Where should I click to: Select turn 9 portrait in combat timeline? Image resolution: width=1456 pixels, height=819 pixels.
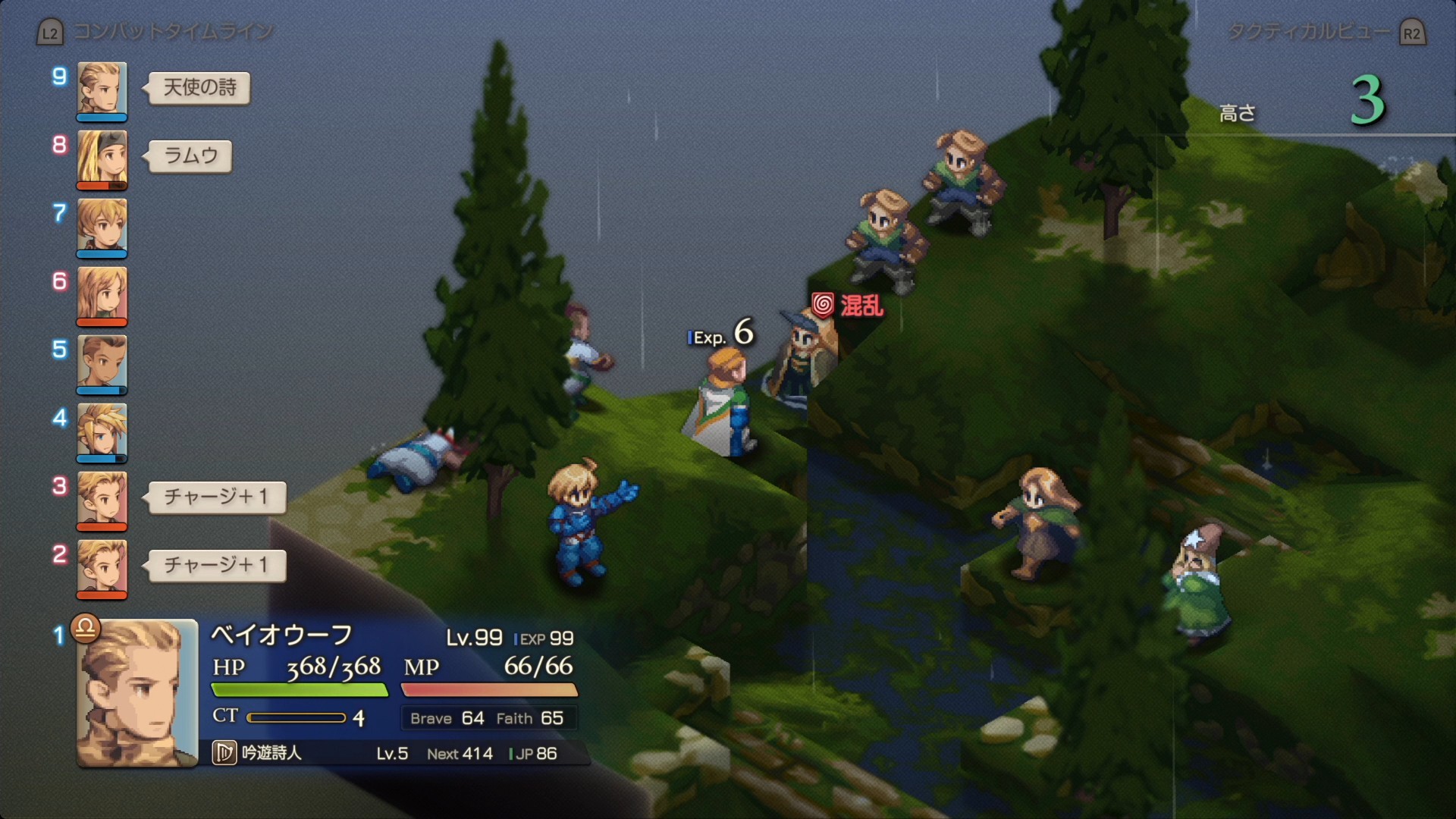click(102, 89)
